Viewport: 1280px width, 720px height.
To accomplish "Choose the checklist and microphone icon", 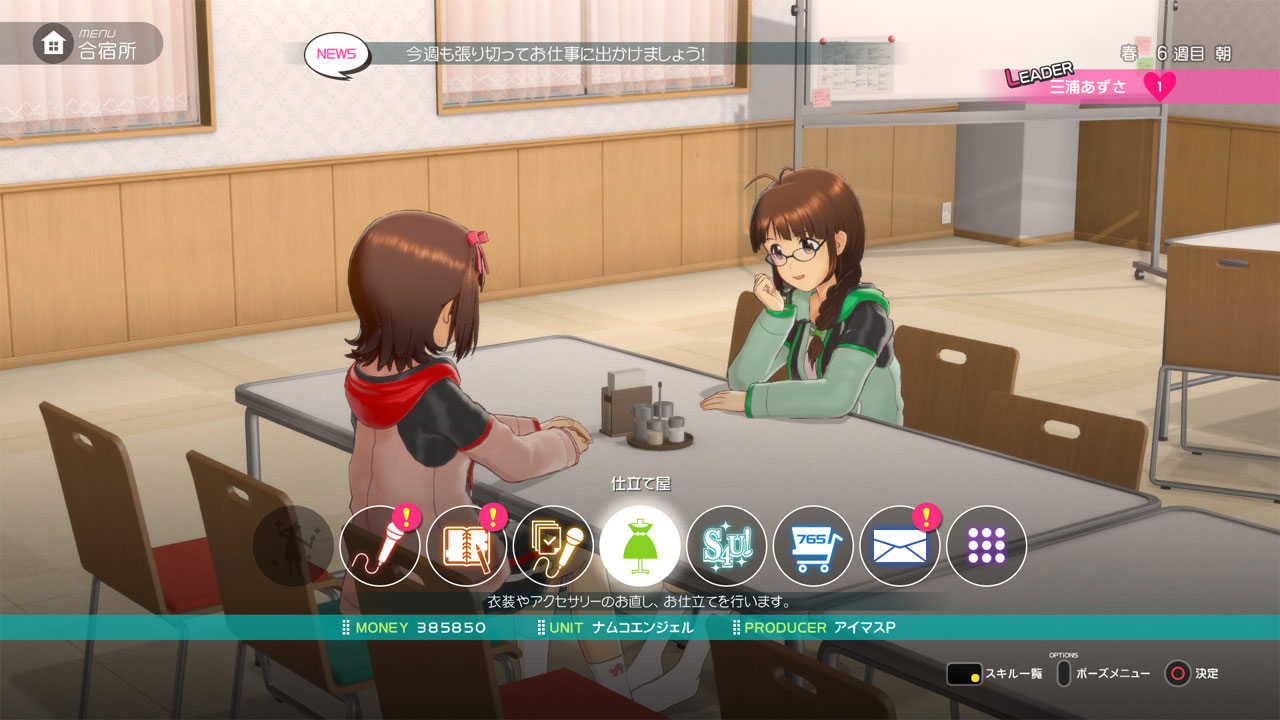I will click(x=553, y=546).
